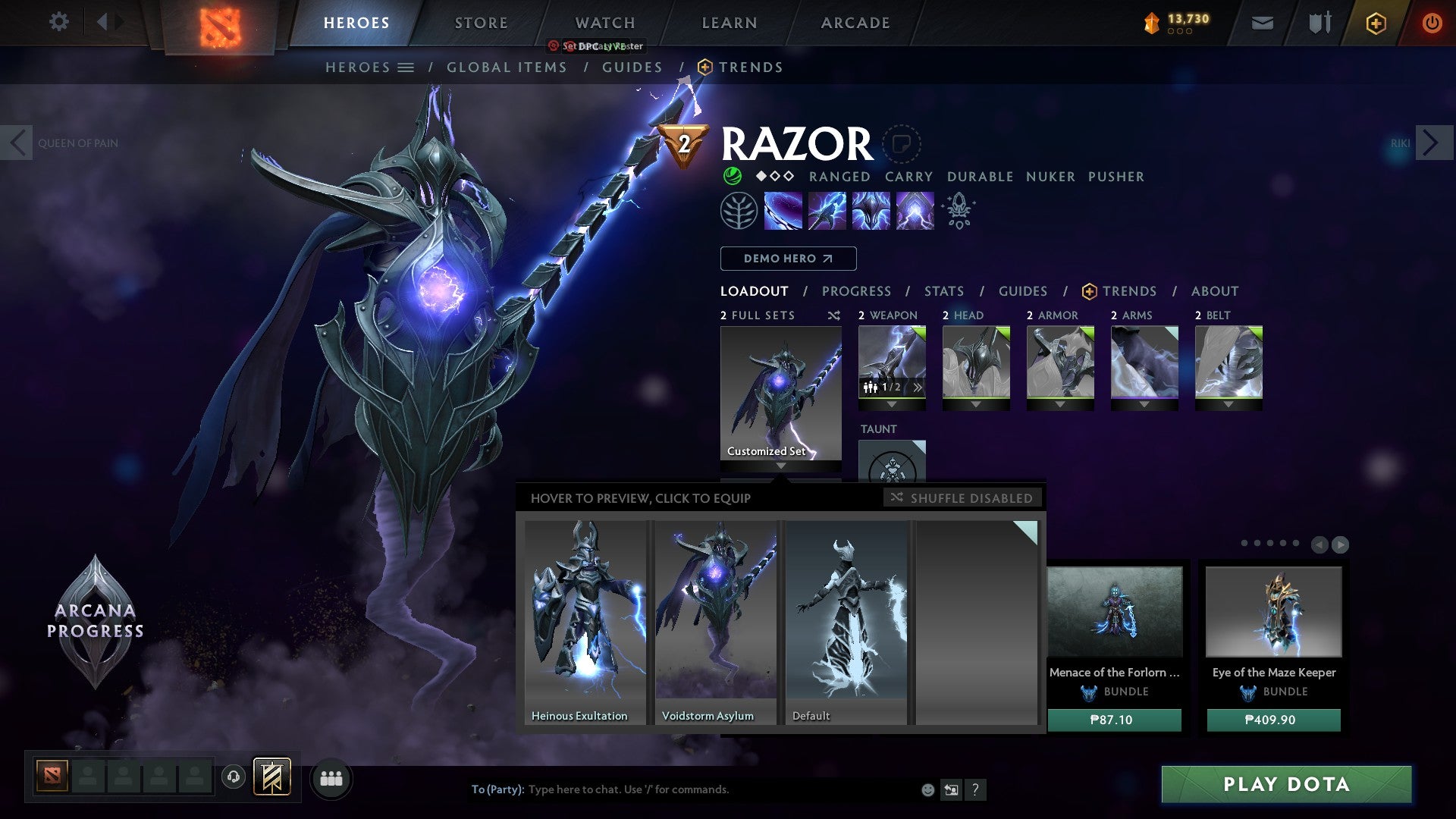Toggle the Shuffle Disabled button
The height and width of the screenshot is (819, 1456).
click(x=962, y=498)
